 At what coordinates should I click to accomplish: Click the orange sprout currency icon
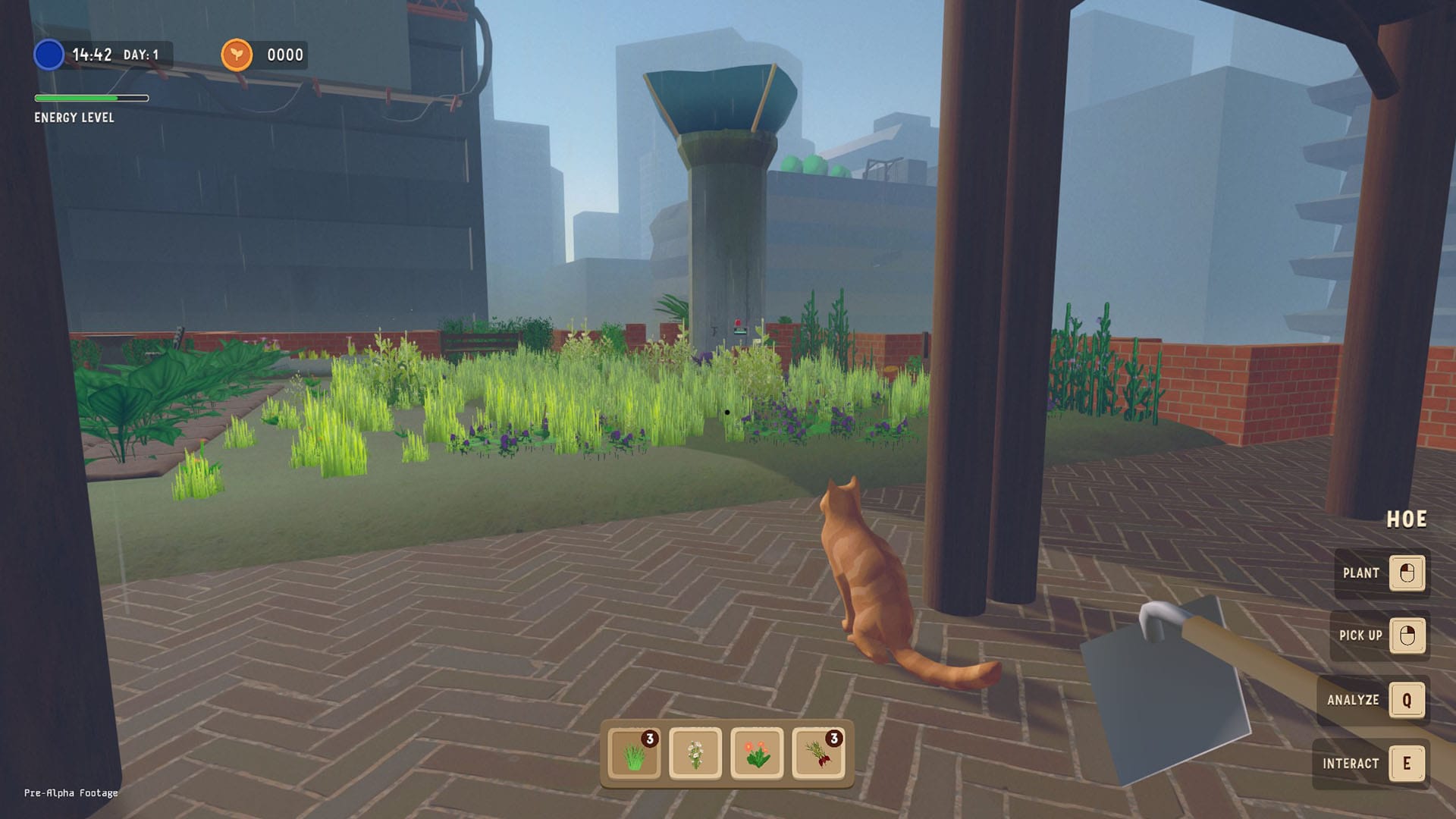click(x=237, y=55)
